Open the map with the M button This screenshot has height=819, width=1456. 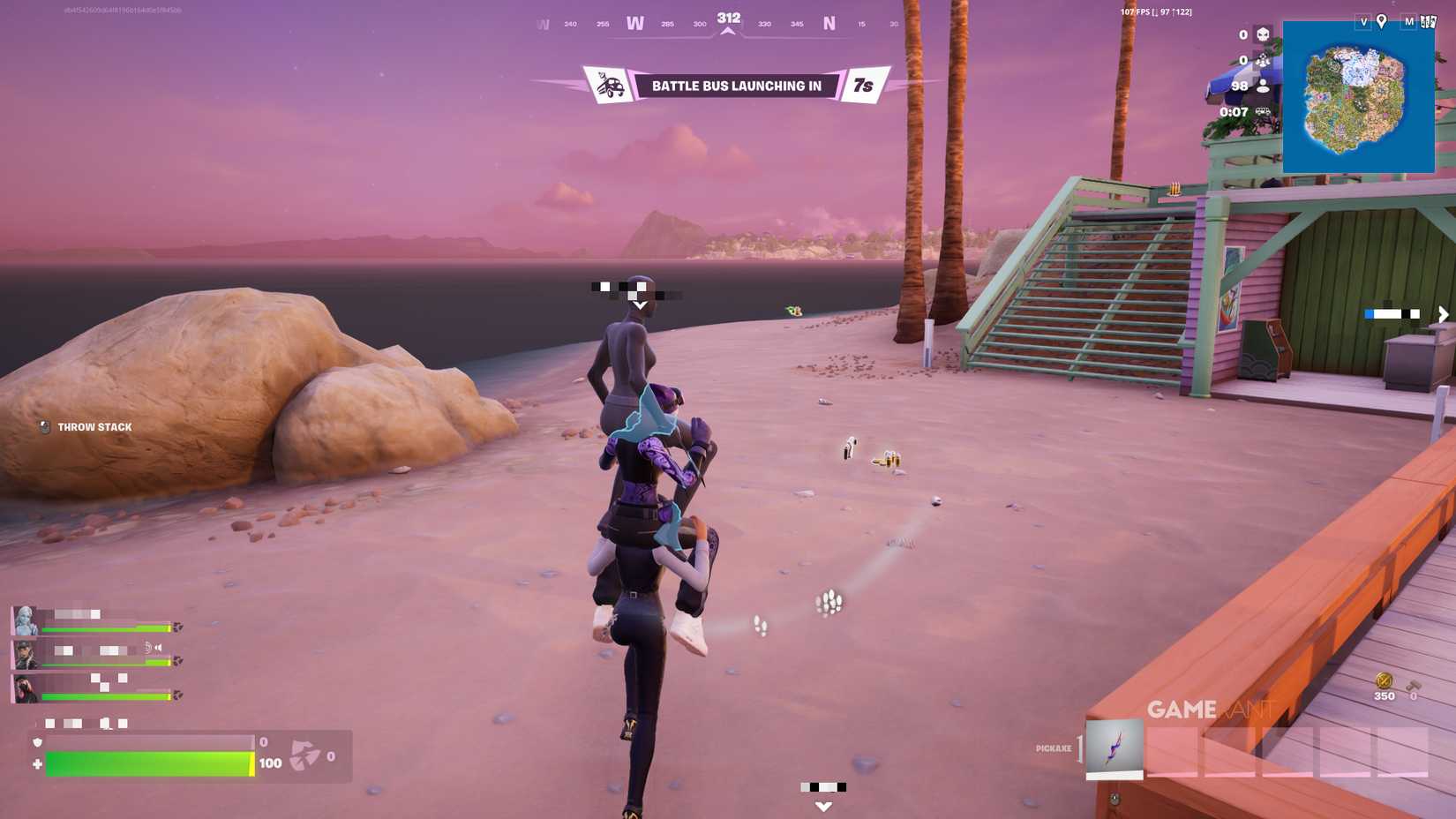(x=1409, y=21)
